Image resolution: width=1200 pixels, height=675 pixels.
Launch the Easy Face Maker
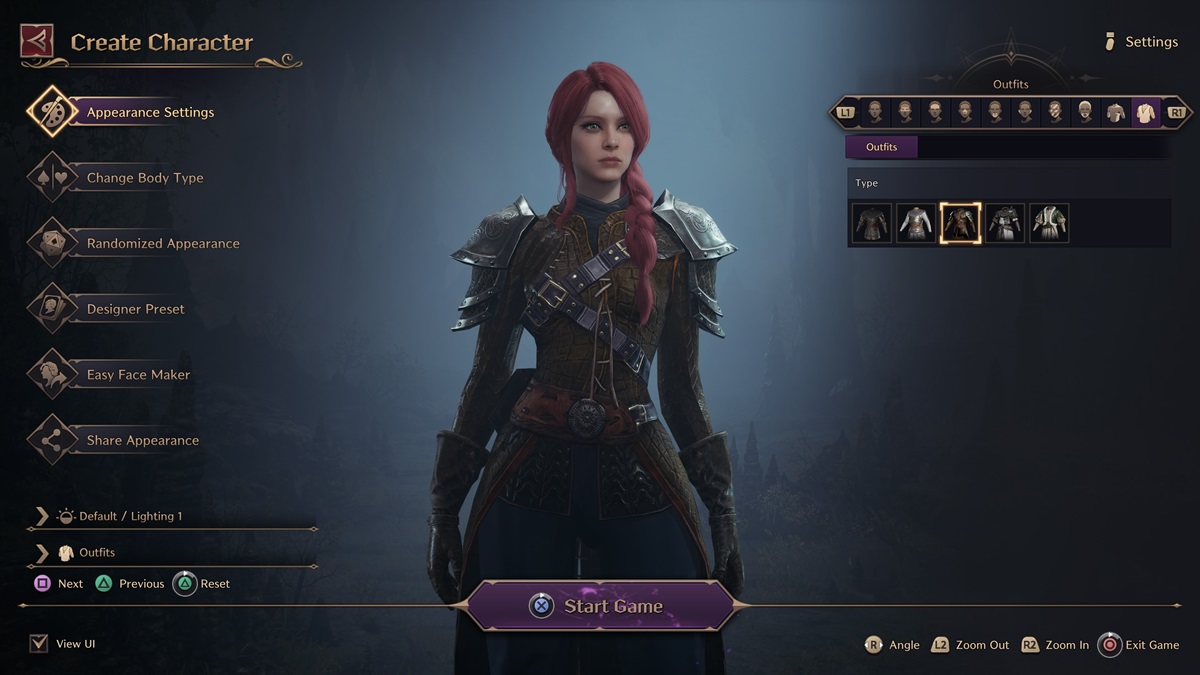138,375
